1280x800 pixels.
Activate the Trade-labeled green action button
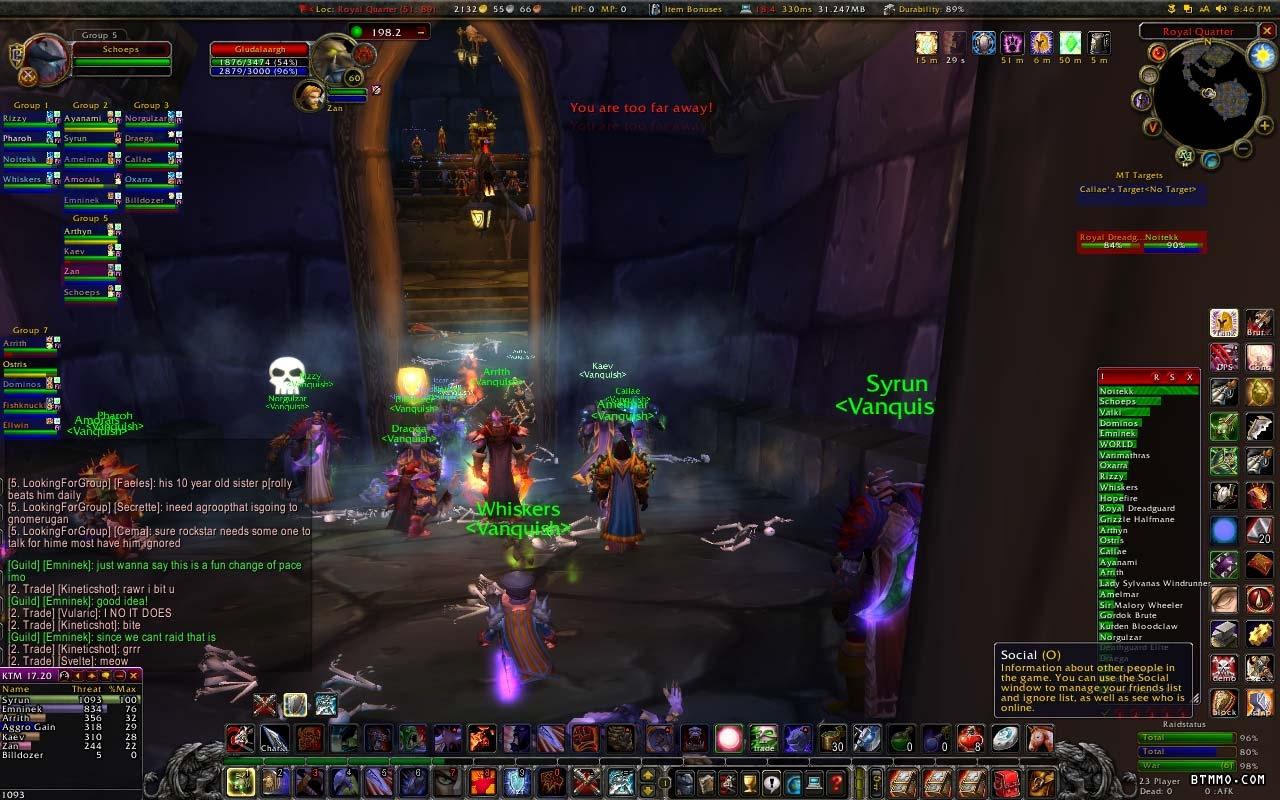pos(764,739)
